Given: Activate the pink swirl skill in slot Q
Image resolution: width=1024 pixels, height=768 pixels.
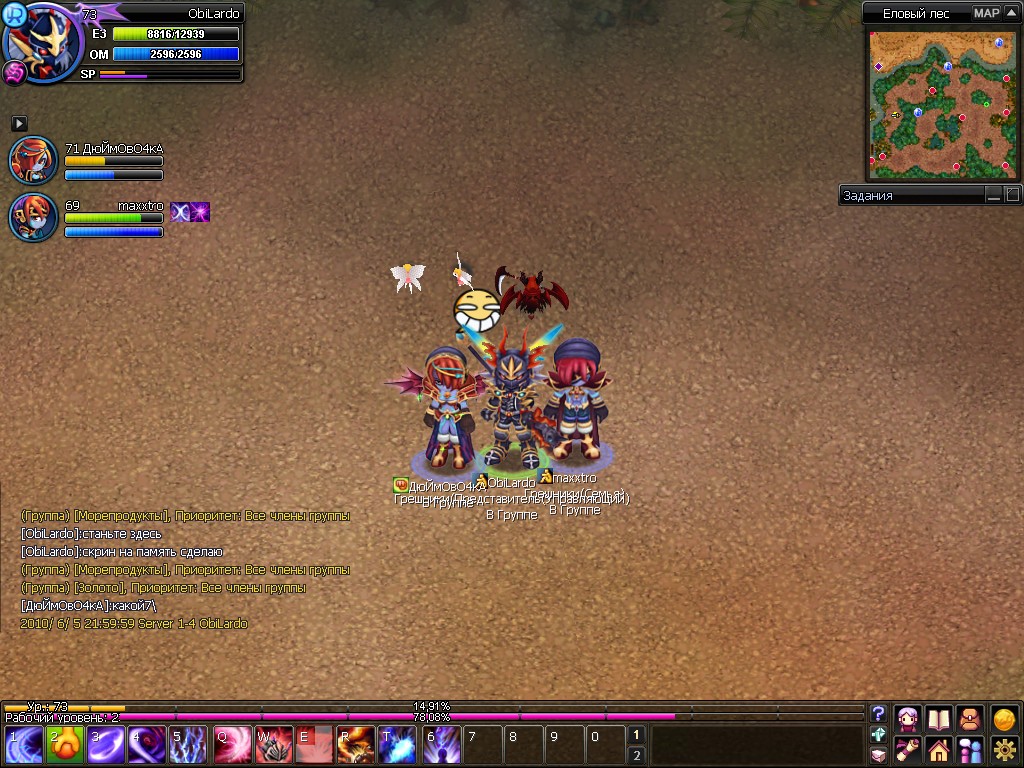Looking at the screenshot, I should [233, 745].
